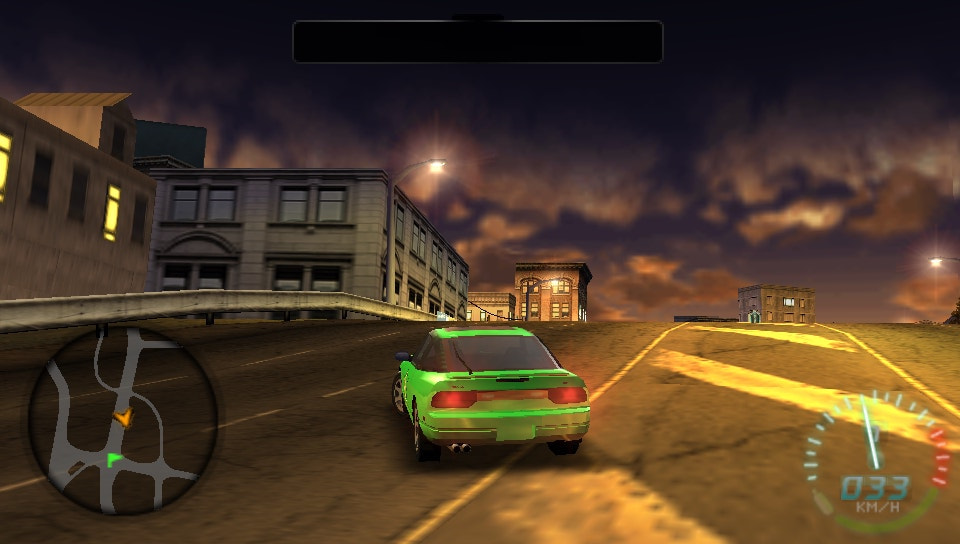Click the orange player arrow on minimap
The image size is (960, 544).
pyautogui.click(x=122, y=417)
